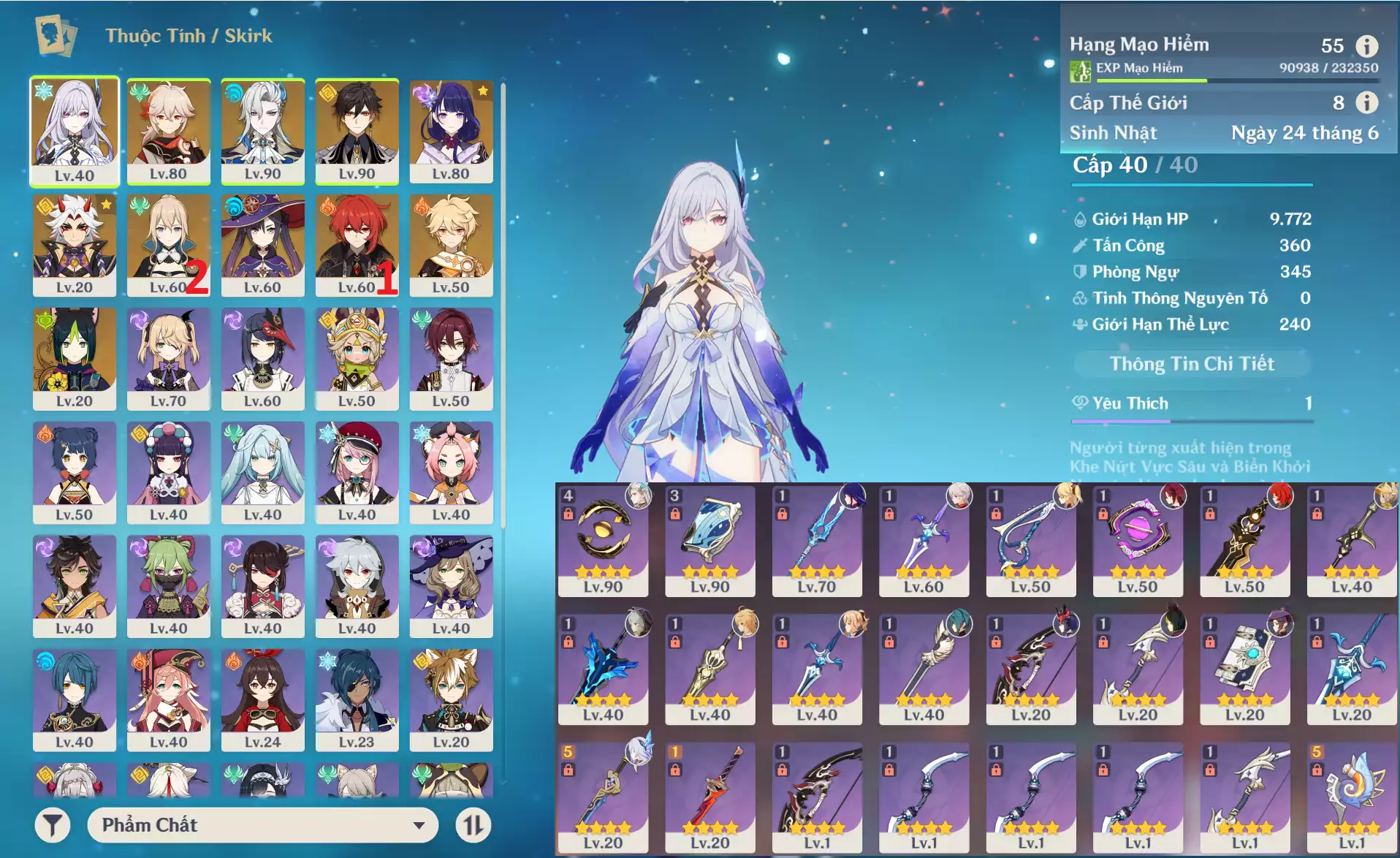Image resolution: width=1400 pixels, height=858 pixels.
Task: Toggle the sort order arrows button
Action: (473, 825)
